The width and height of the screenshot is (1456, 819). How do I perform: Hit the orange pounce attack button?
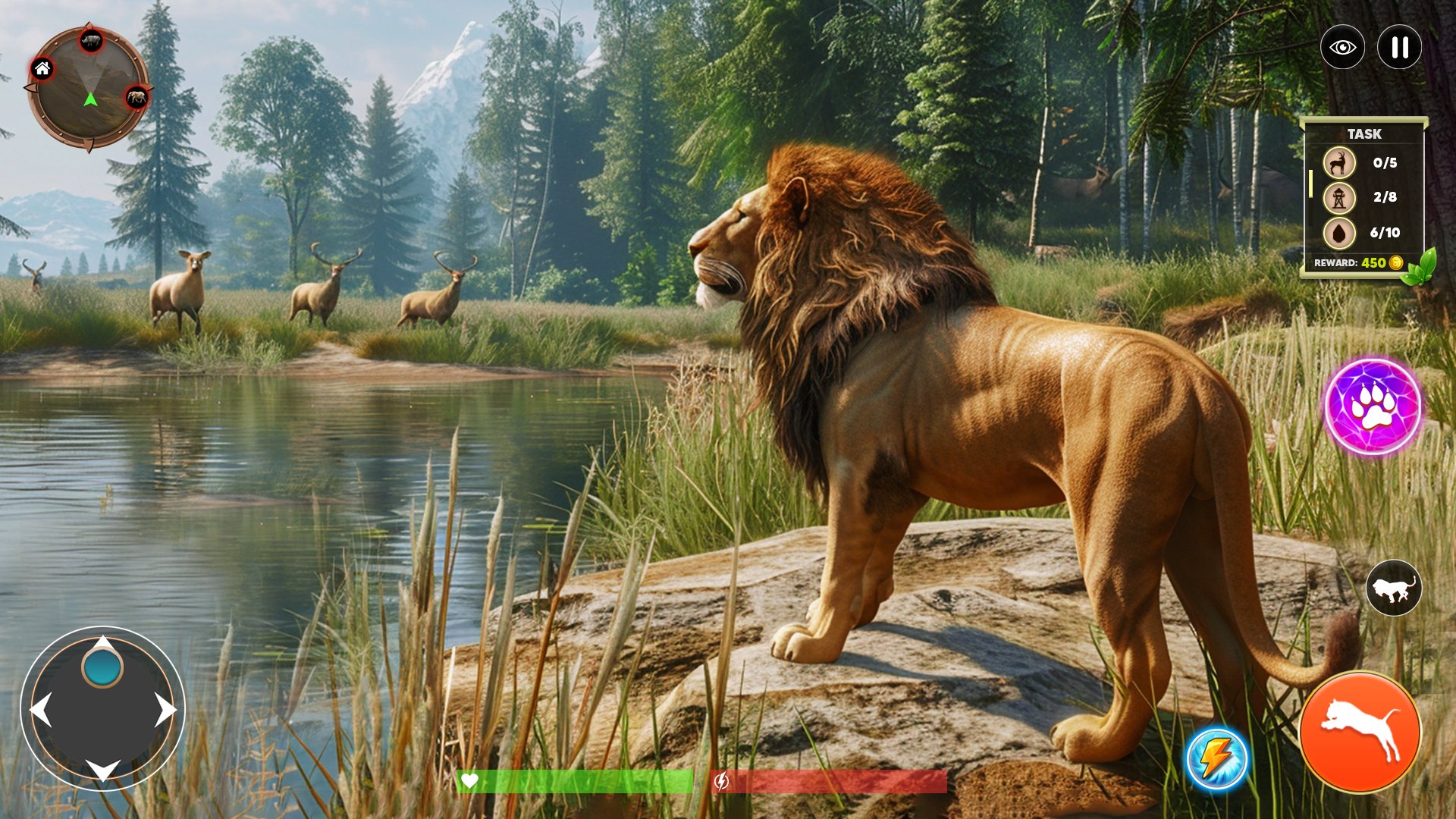tap(1360, 732)
